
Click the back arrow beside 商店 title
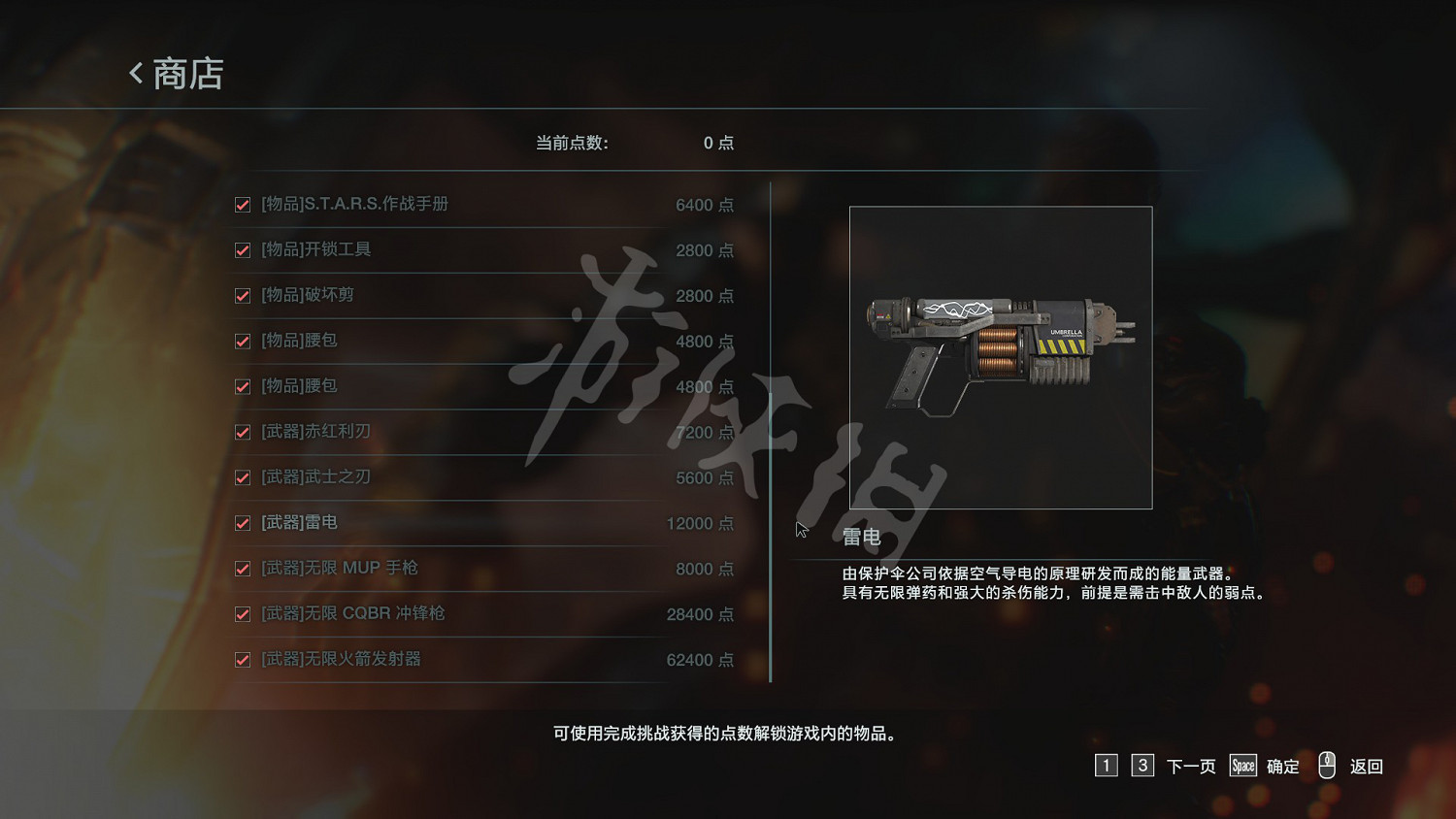(x=135, y=73)
